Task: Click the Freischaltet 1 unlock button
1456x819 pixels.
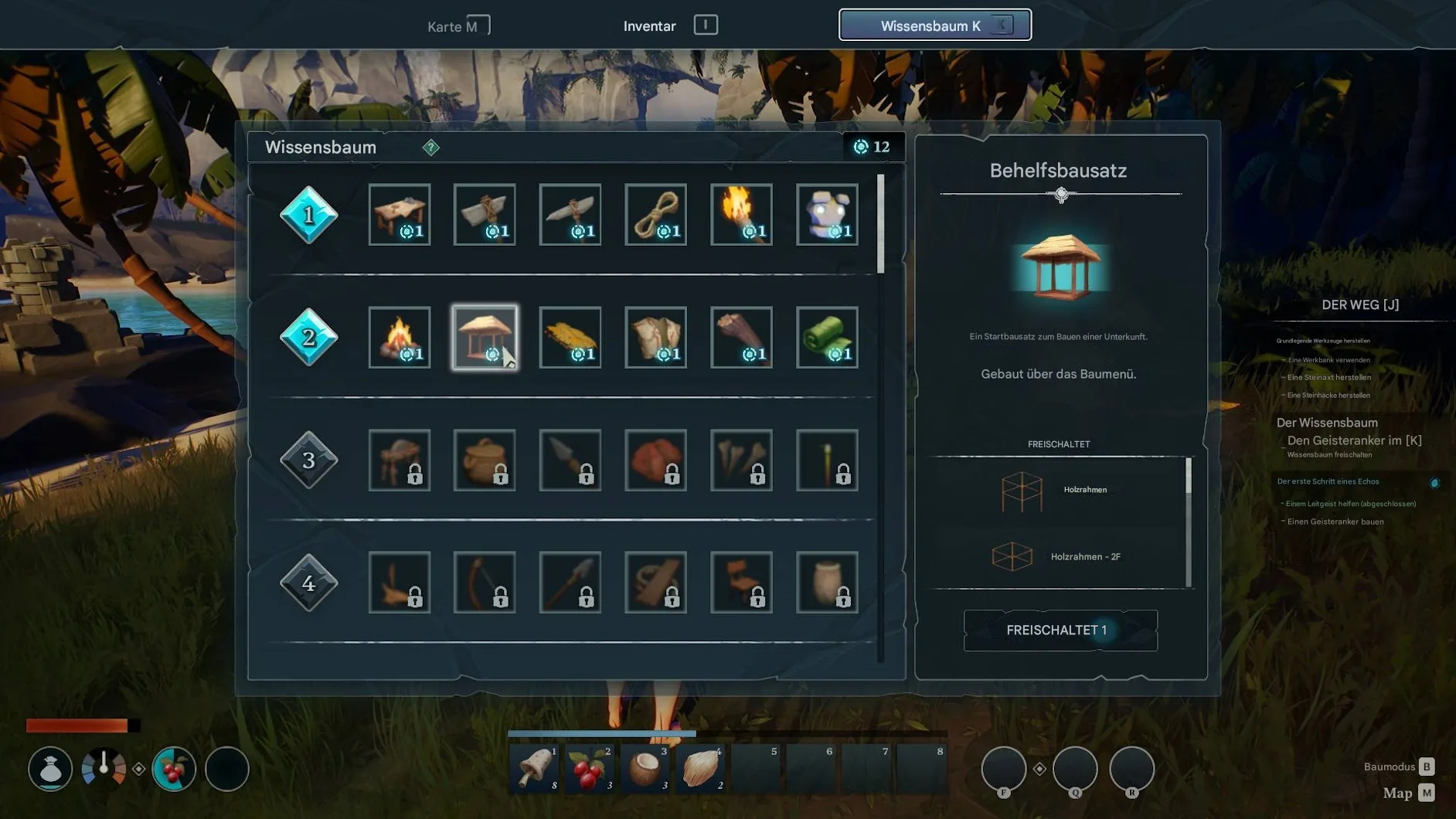Action: click(1060, 630)
